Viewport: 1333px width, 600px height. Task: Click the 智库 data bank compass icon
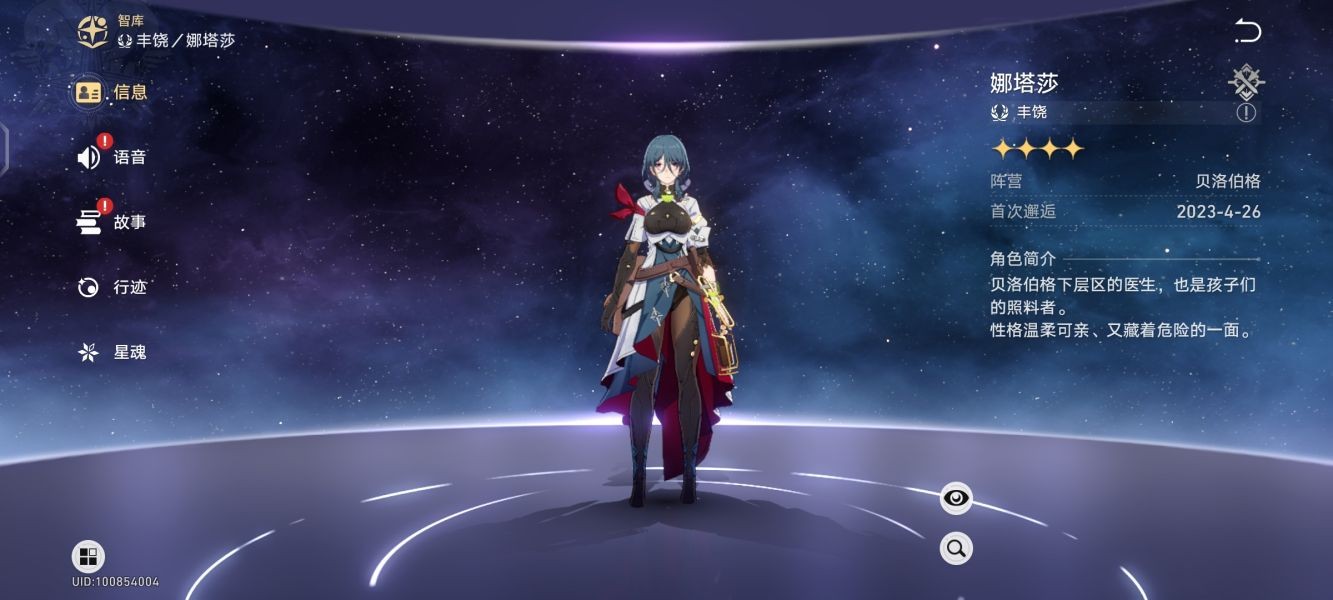(x=93, y=31)
